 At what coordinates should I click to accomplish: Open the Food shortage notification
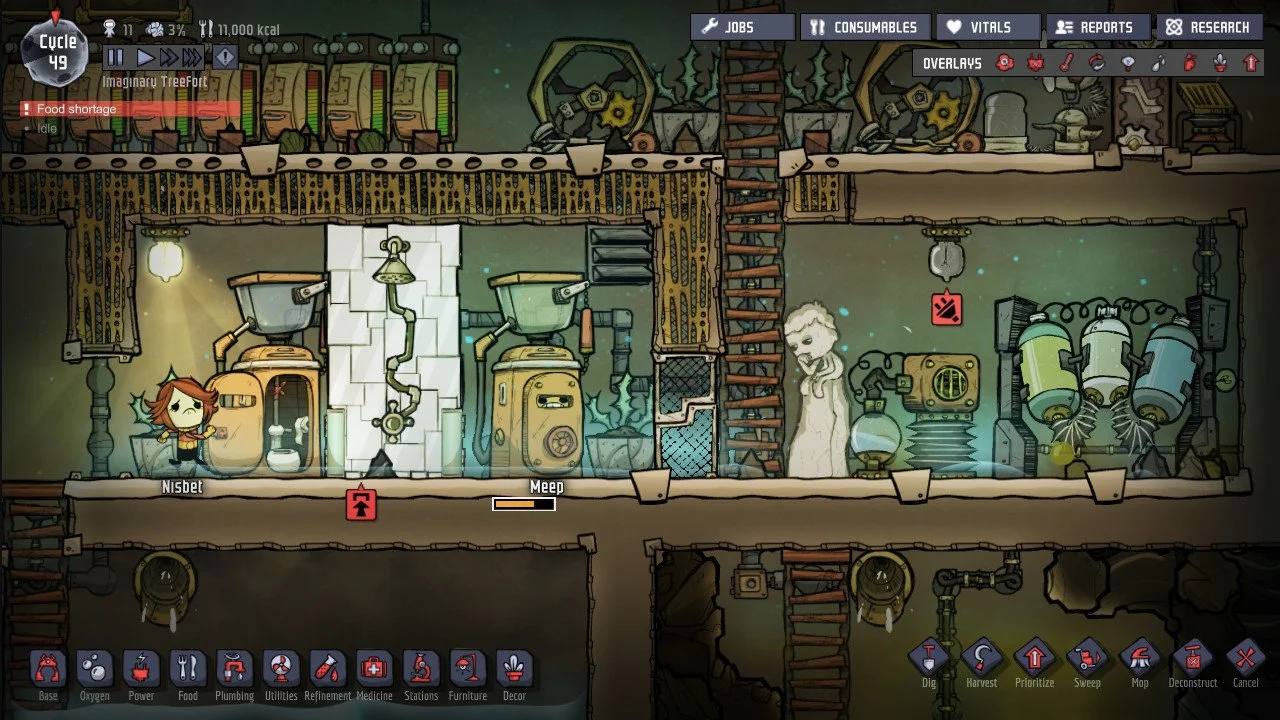(x=70, y=109)
